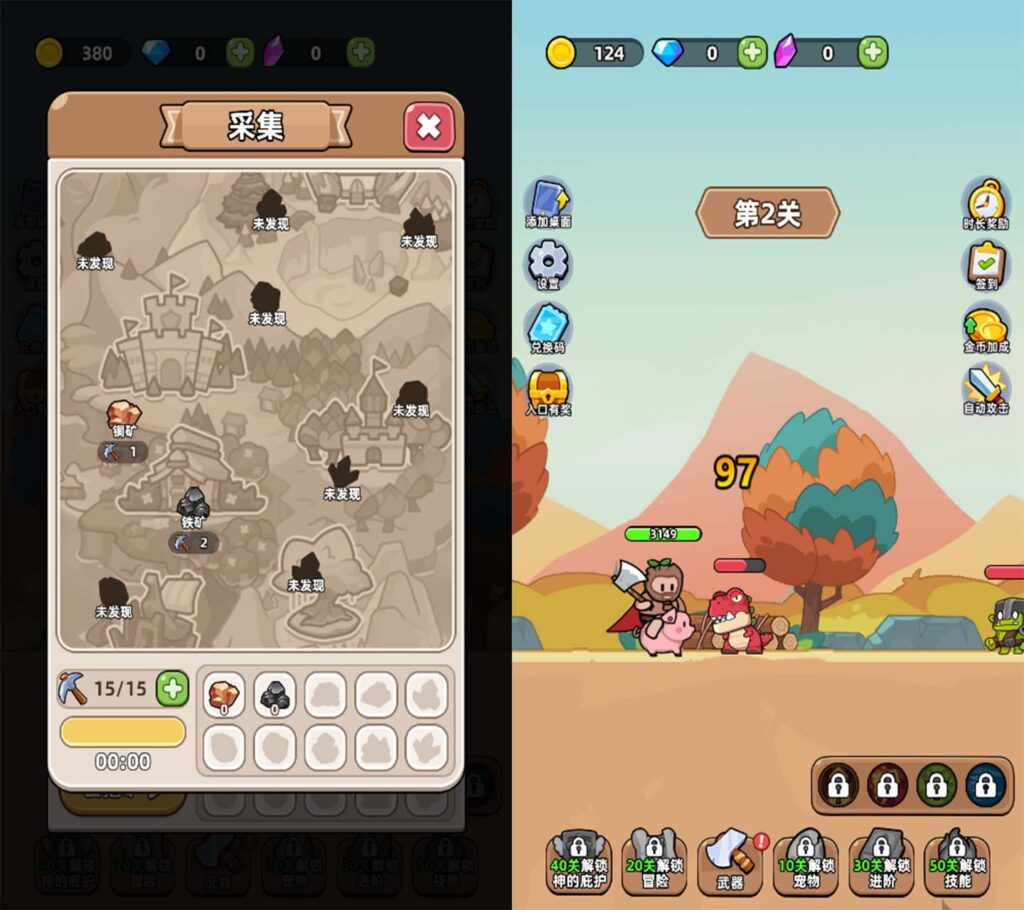Screen dimensions: 1024x910
Task: Click the iron ore inventory slot
Action: tap(275, 694)
